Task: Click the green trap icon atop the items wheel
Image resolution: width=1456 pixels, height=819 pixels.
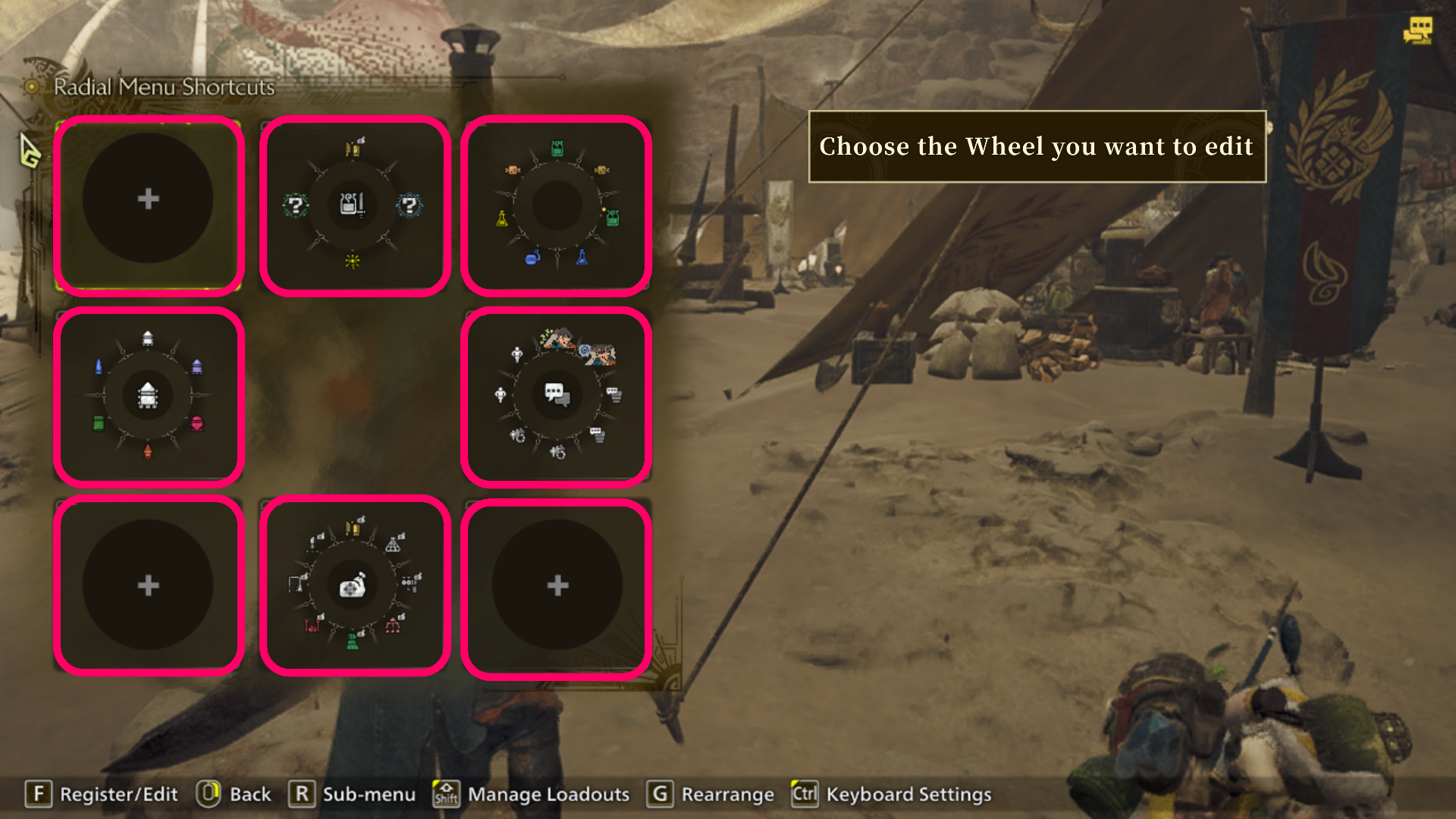Action: click(x=557, y=147)
